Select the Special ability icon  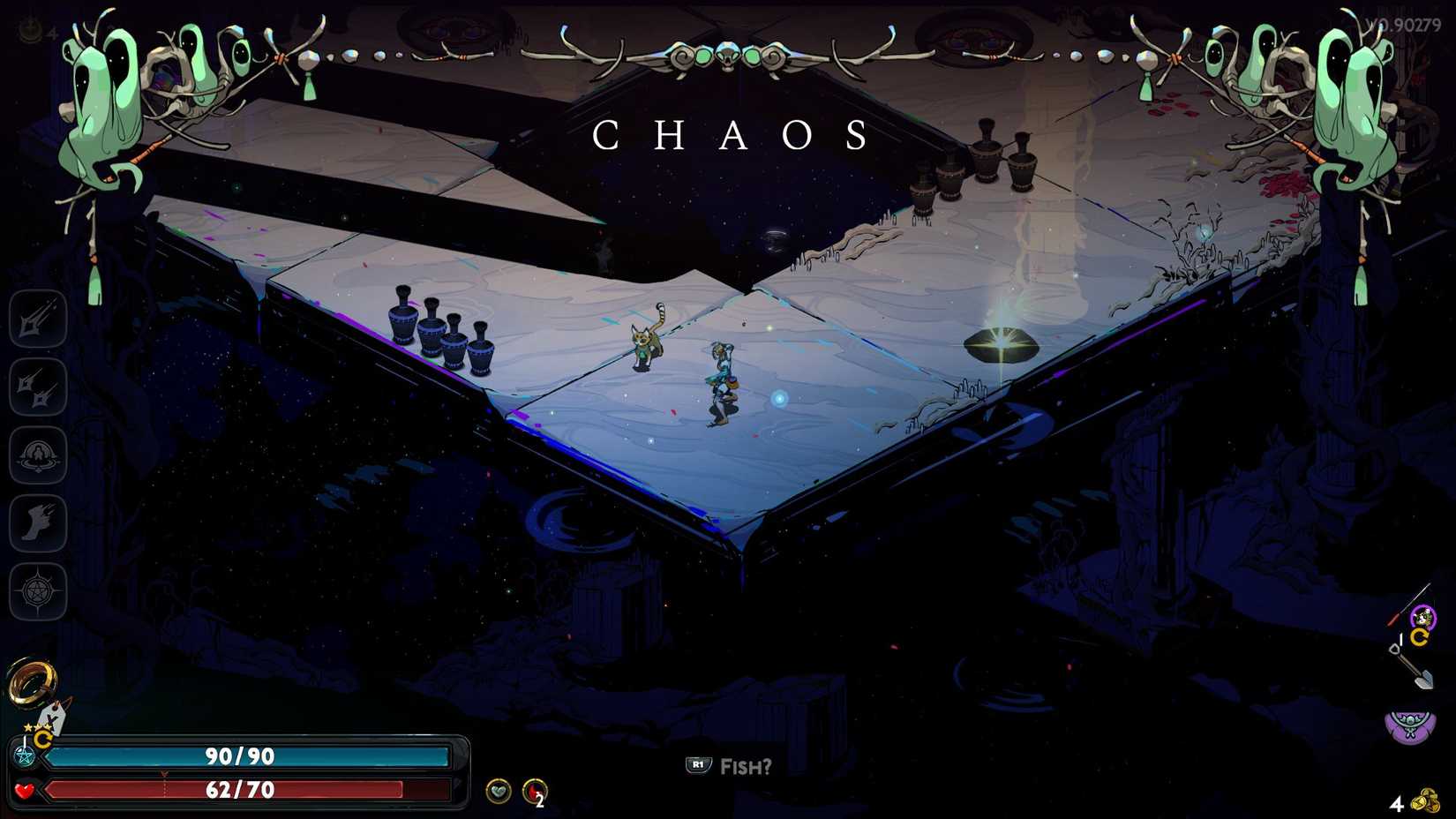tap(37, 387)
